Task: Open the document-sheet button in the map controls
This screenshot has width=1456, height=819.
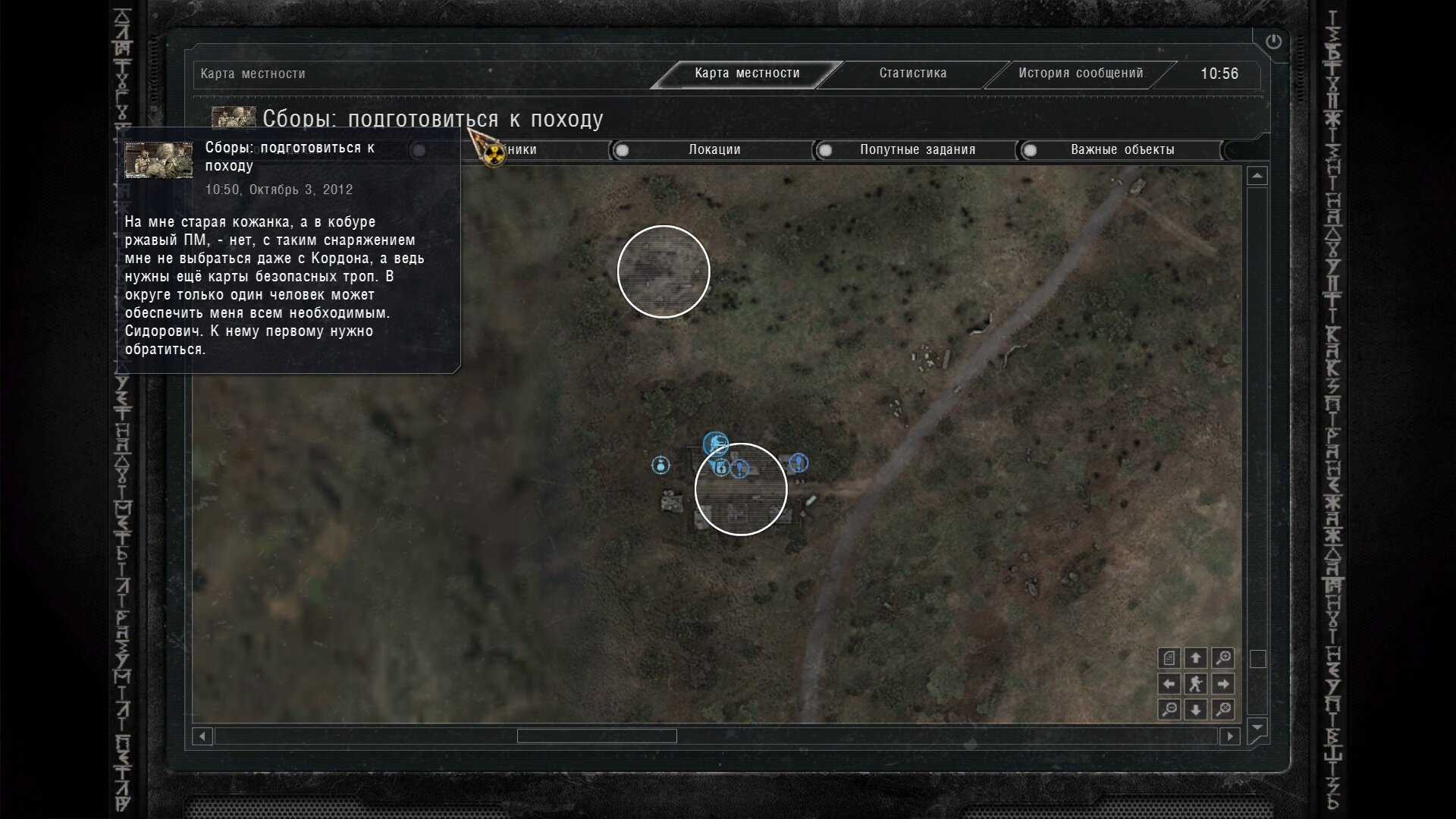Action: pyautogui.click(x=1169, y=657)
